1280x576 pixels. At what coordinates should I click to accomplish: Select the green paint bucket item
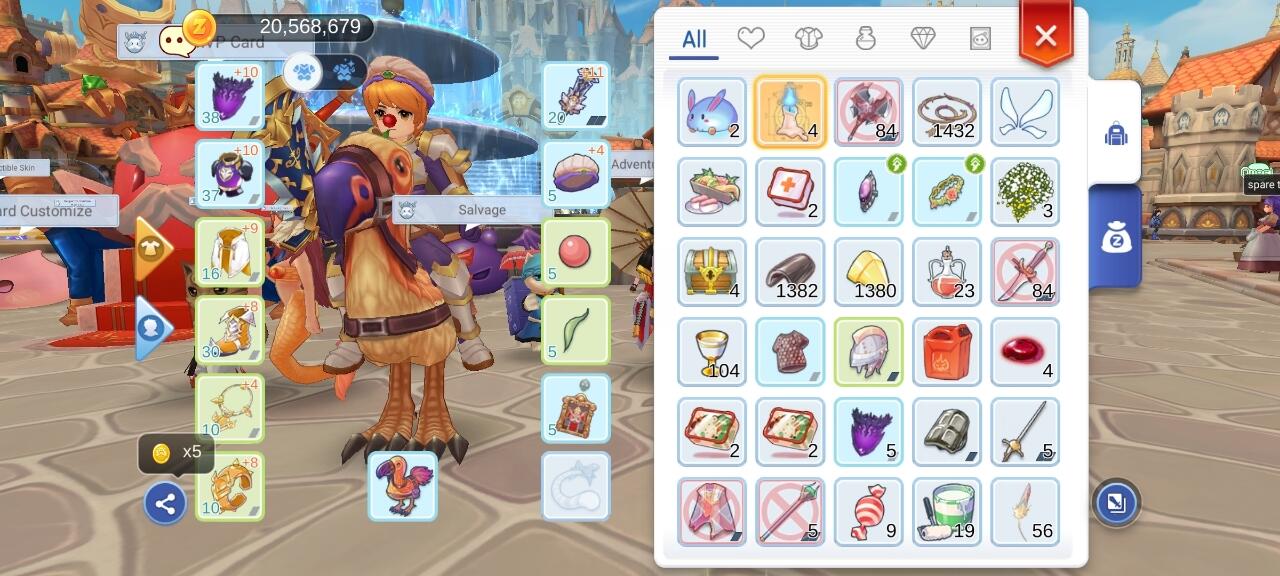(947, 512)
